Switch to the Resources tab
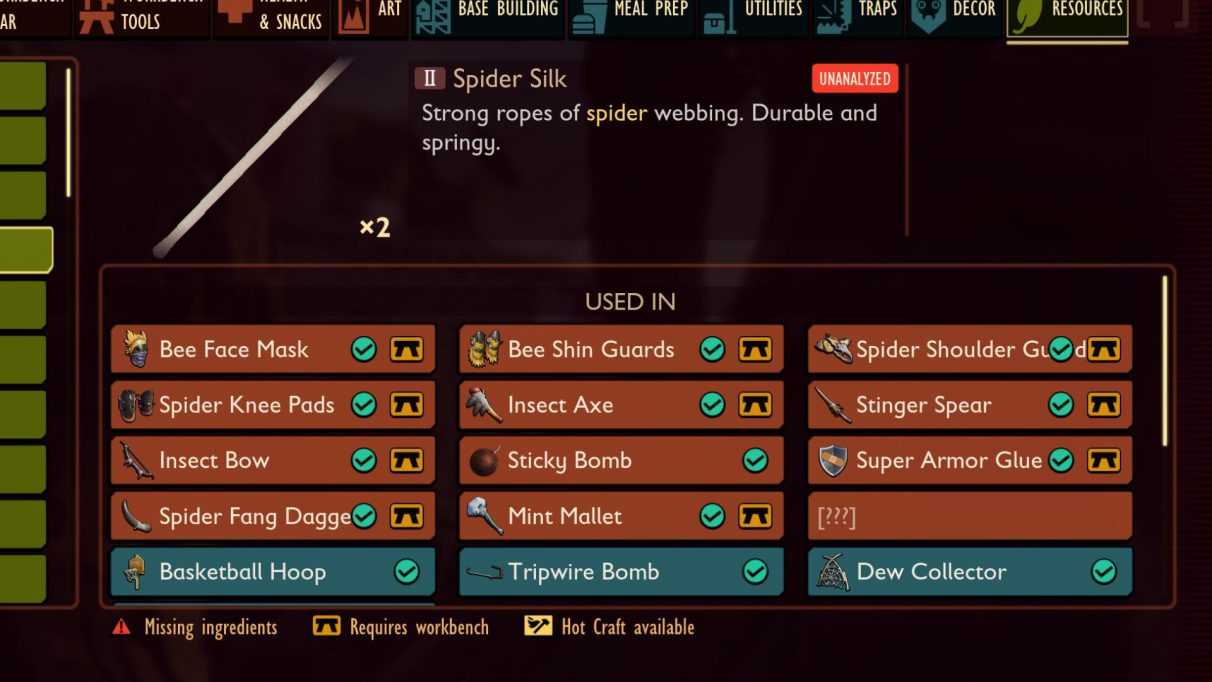 (1067, 17)
